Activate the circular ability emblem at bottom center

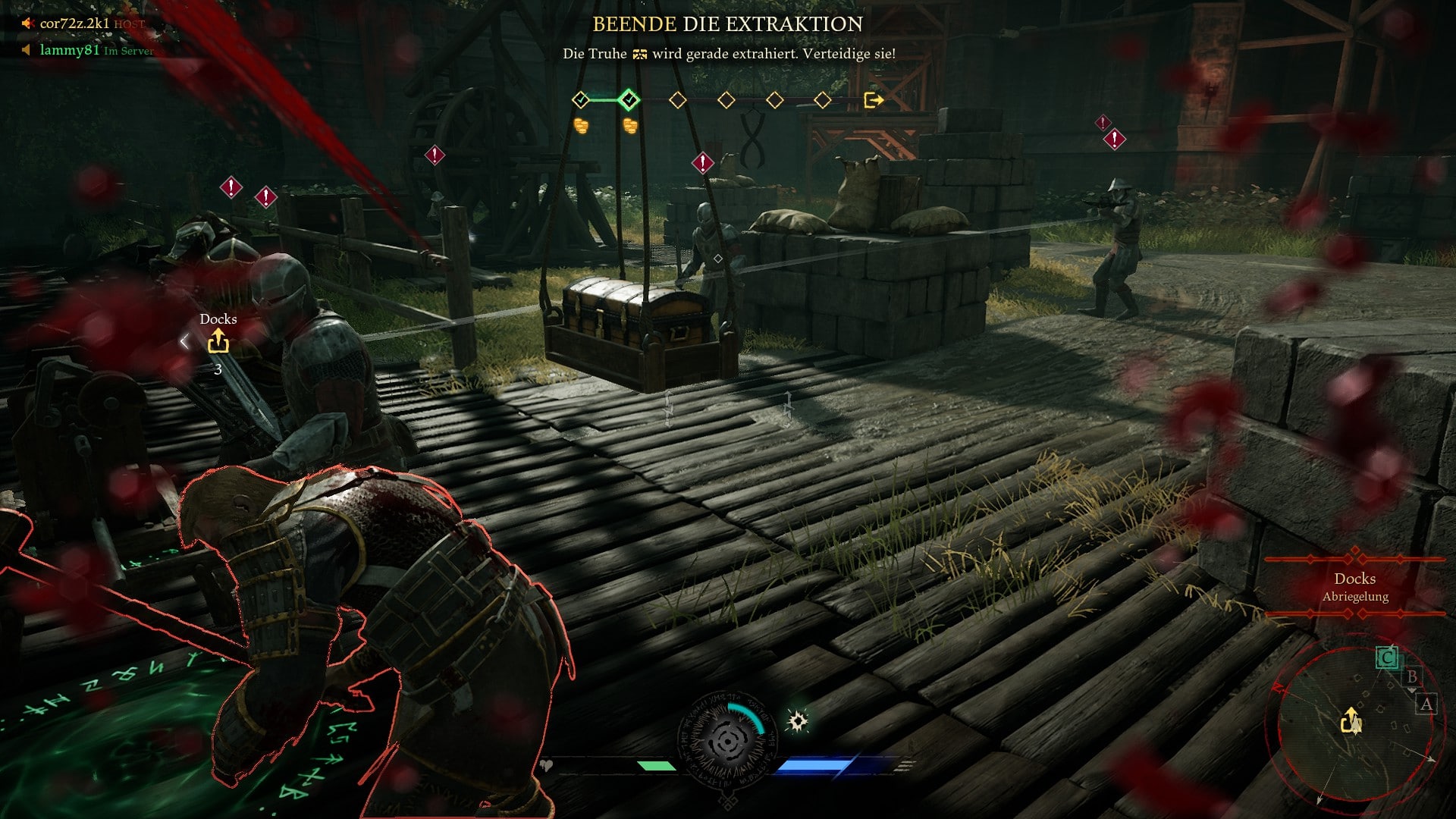[x=727, y=741]
